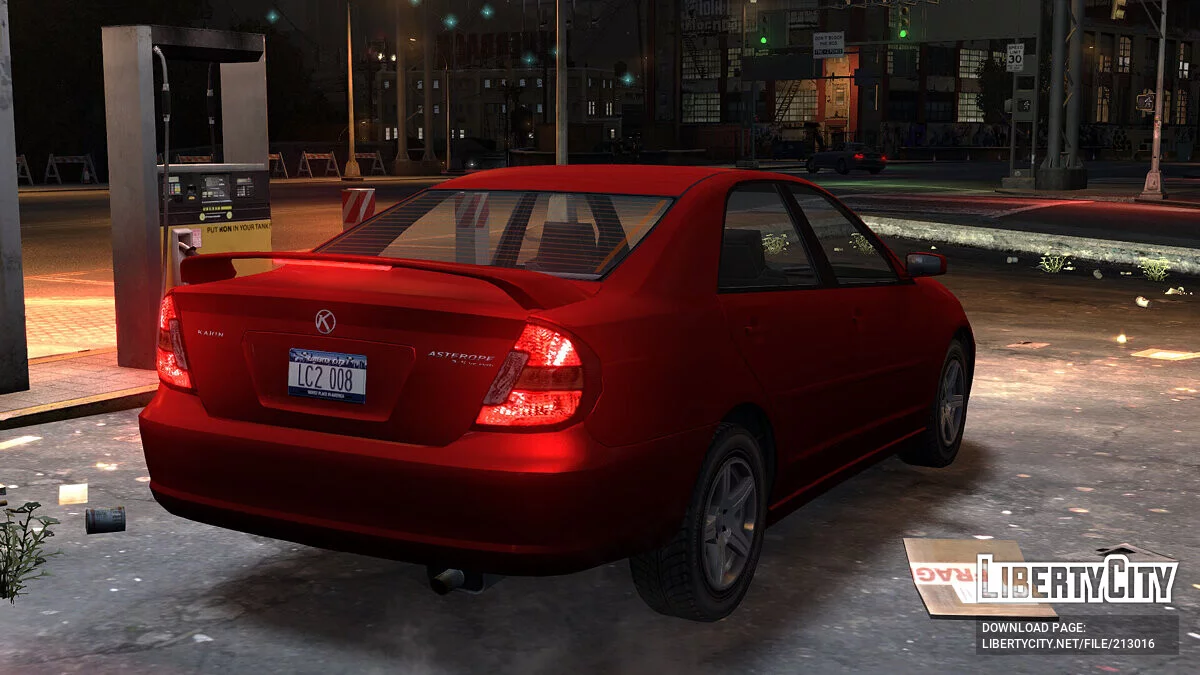Click the LibertyCity logo watermark
Viewport: 1200px width, 675px height.
click(1076, 579)
